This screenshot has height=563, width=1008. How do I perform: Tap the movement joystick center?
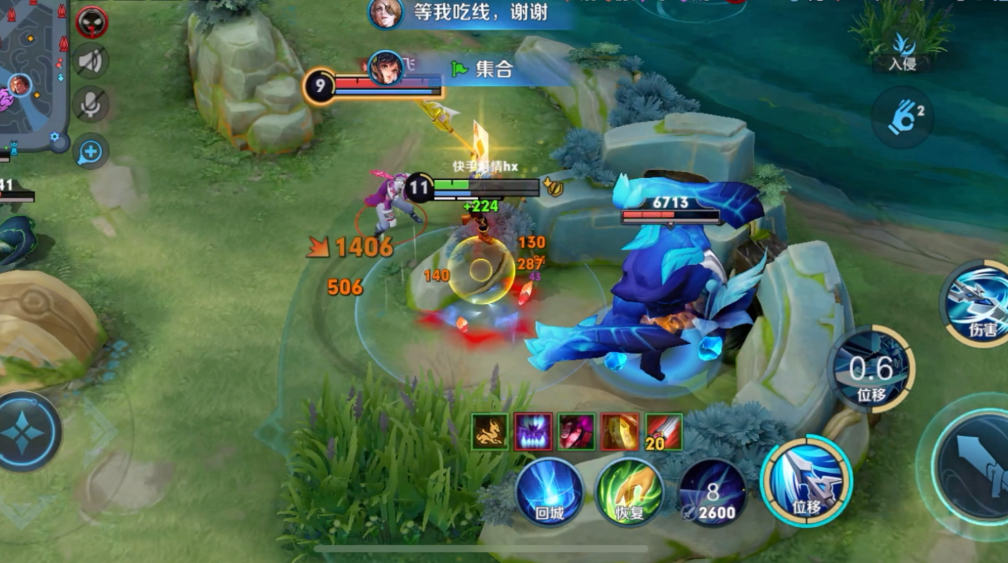point(27,431)
